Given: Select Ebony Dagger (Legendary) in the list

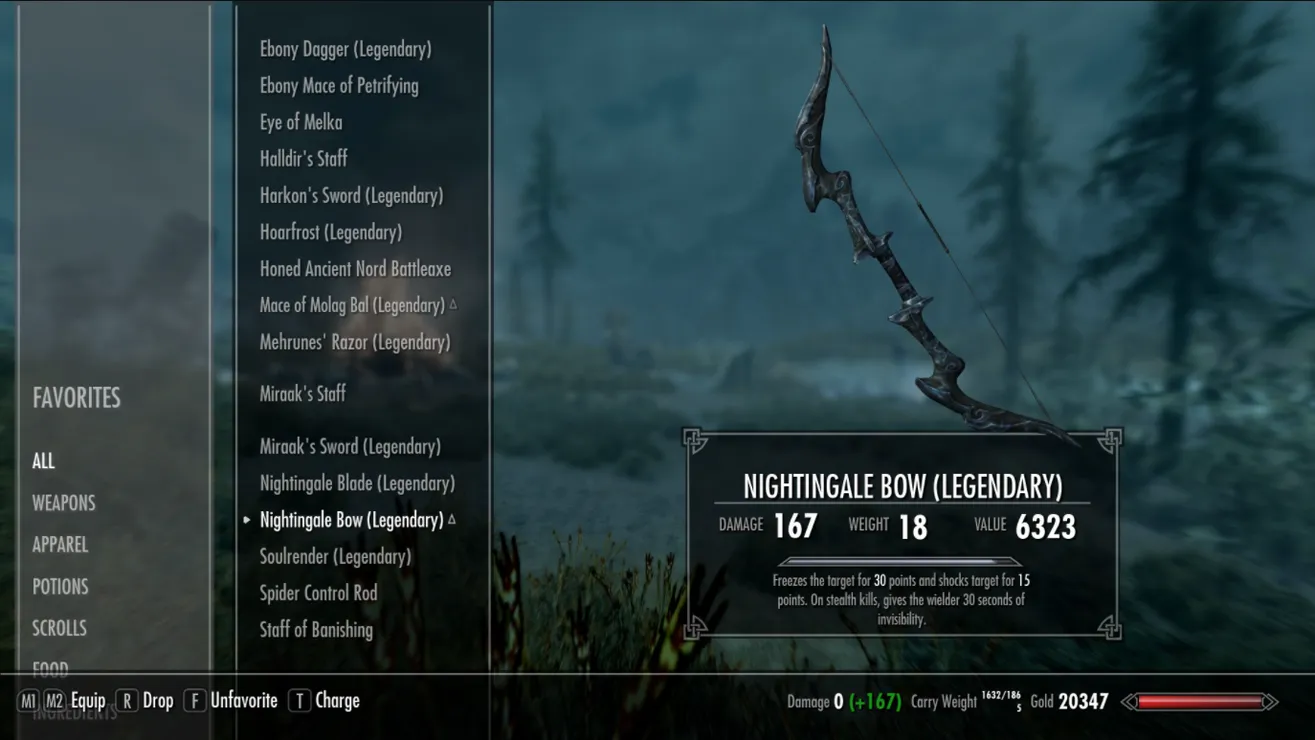Looking at the screenshot, I should [x=345, y=49].
